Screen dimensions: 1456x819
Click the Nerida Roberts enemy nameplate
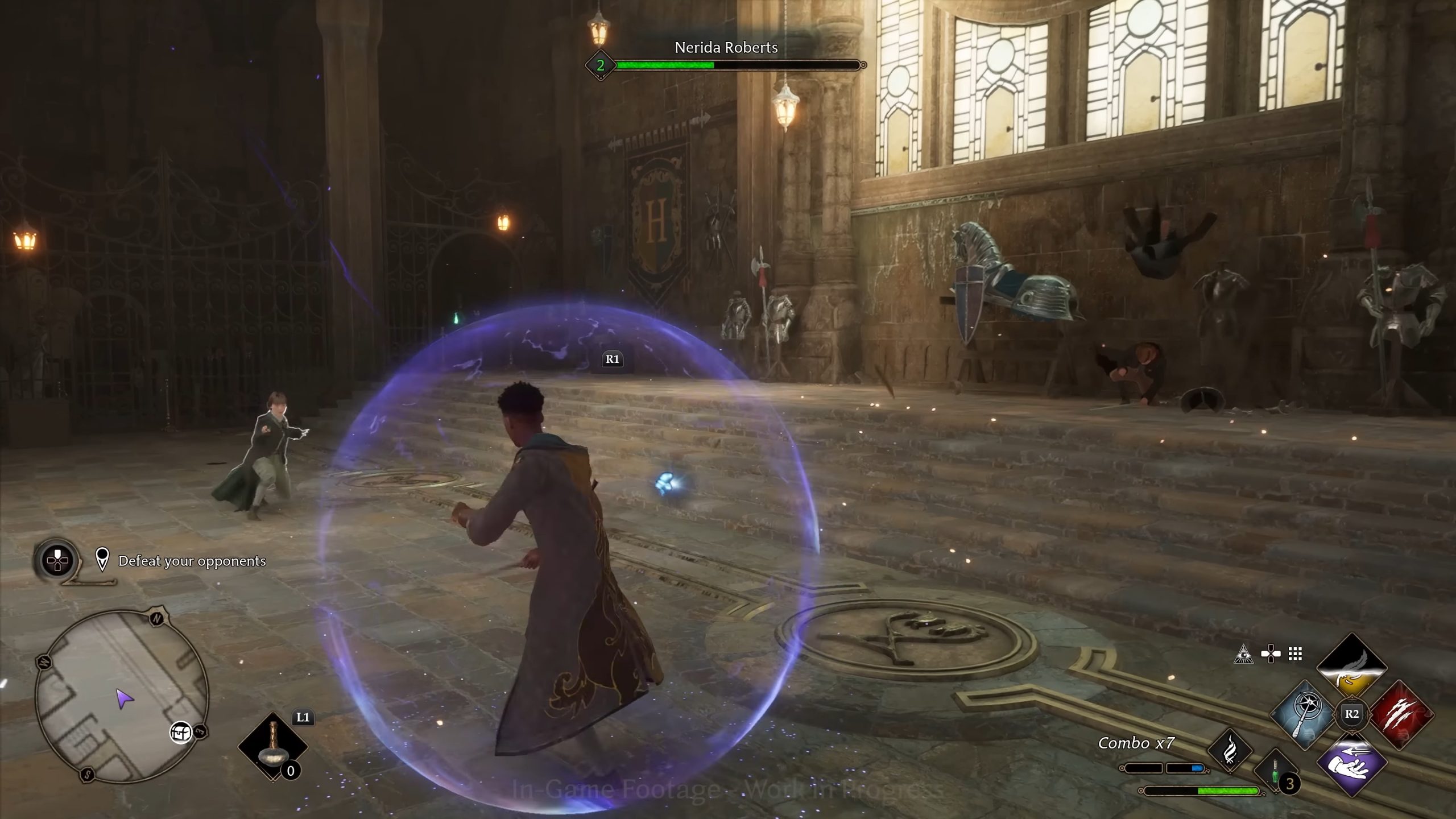pyautogui.click(x=726, y=48)
